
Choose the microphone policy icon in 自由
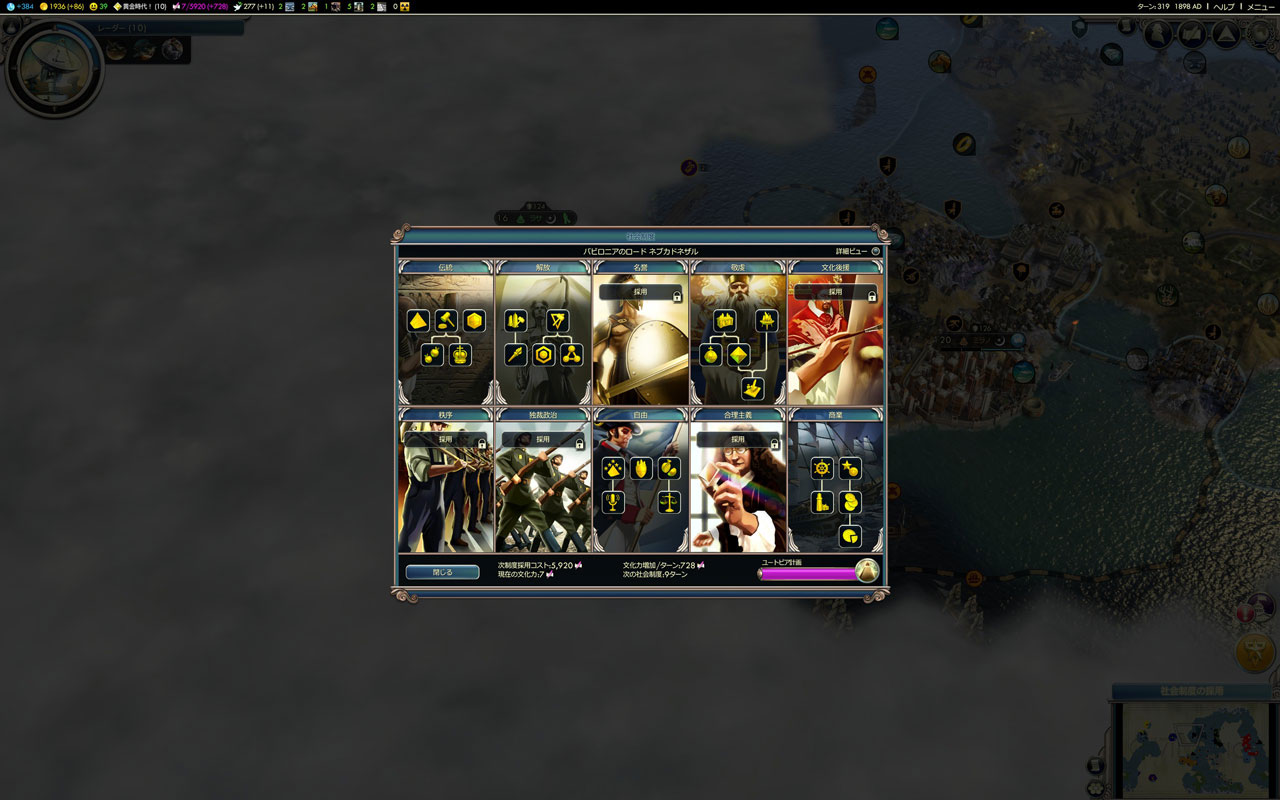click(x=613, y=502)
